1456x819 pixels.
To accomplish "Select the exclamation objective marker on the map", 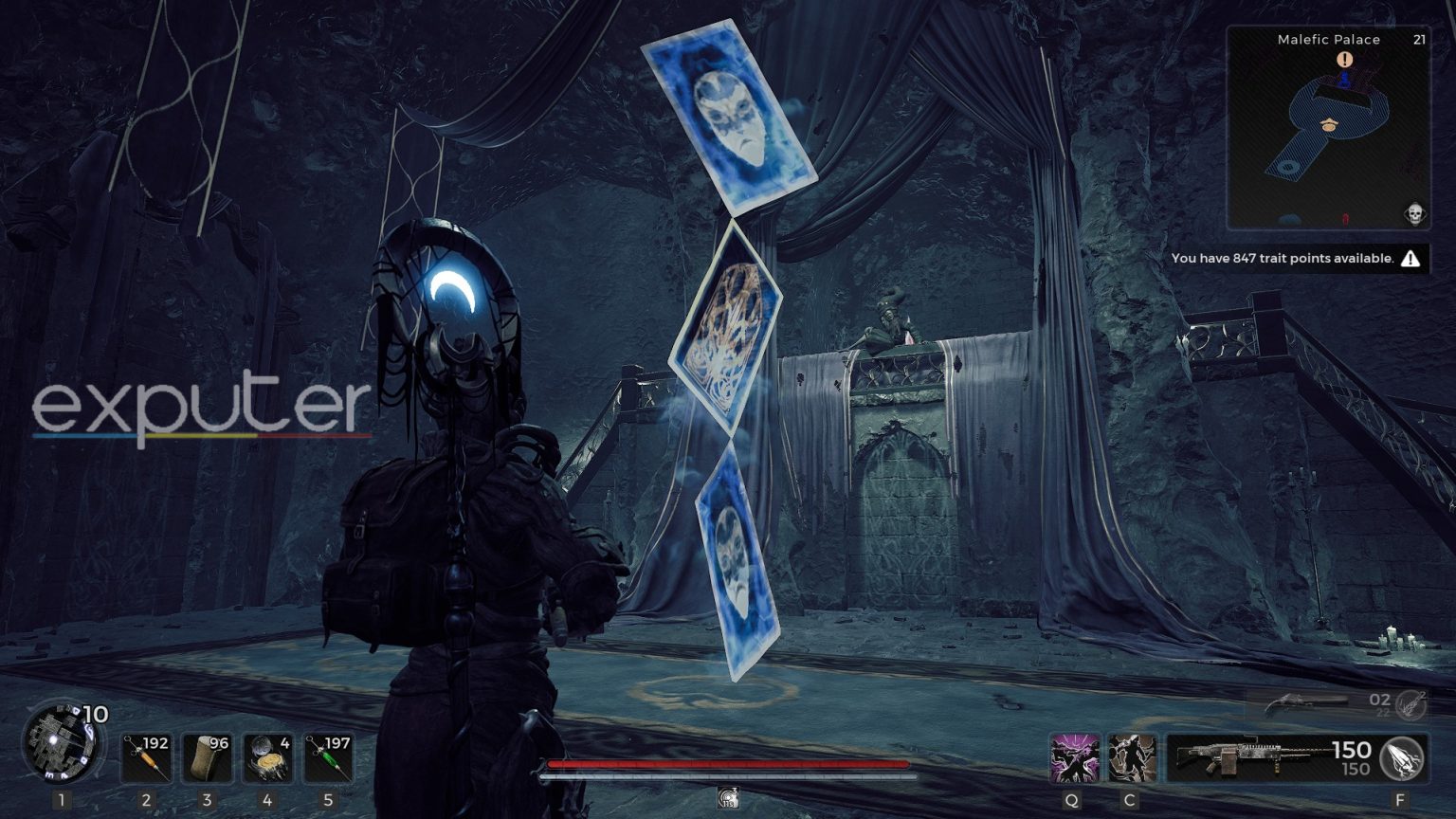I will point(1344,59).
